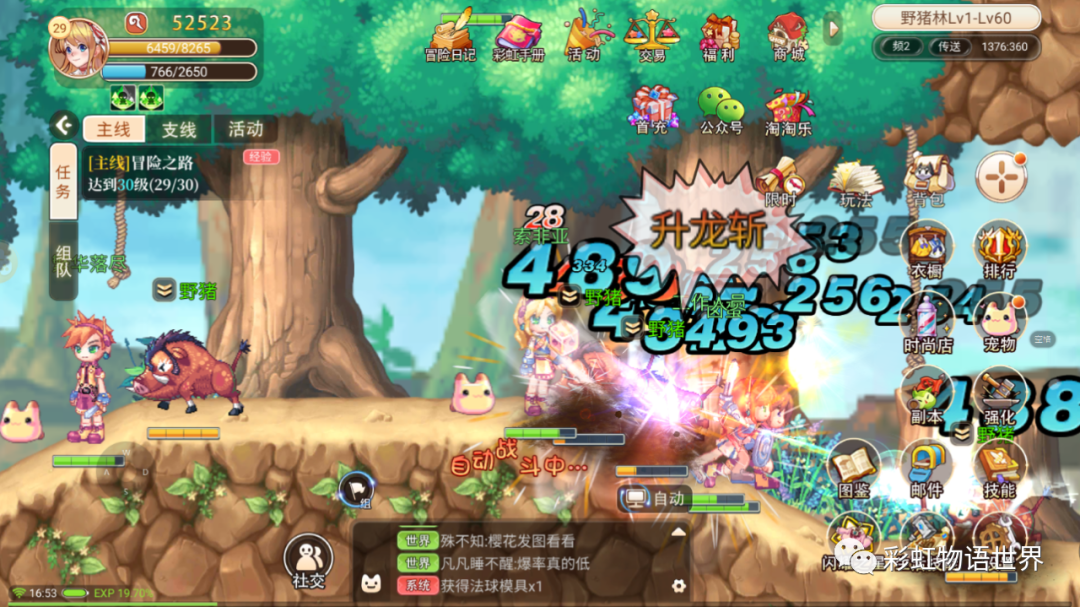
Task: Open the 技能 skills book
Action: click(x=999, y=470)
